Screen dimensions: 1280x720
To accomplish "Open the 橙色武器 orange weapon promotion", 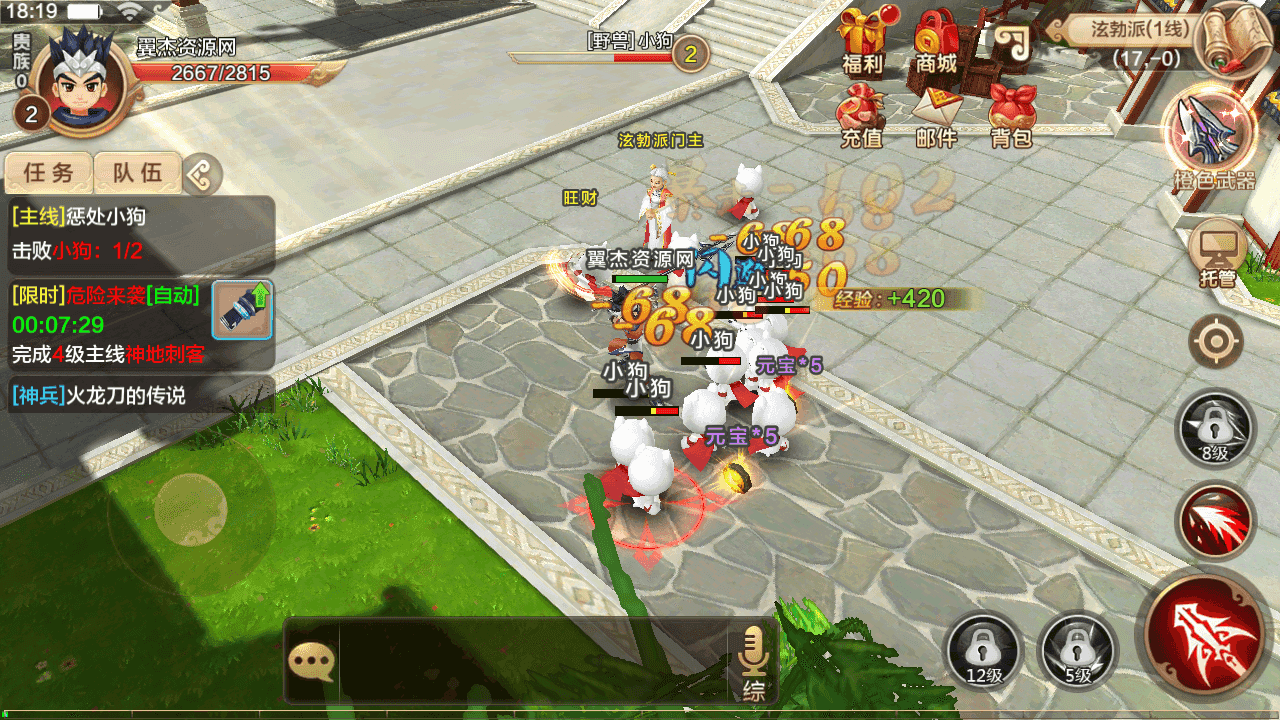I will [1214, 135].
